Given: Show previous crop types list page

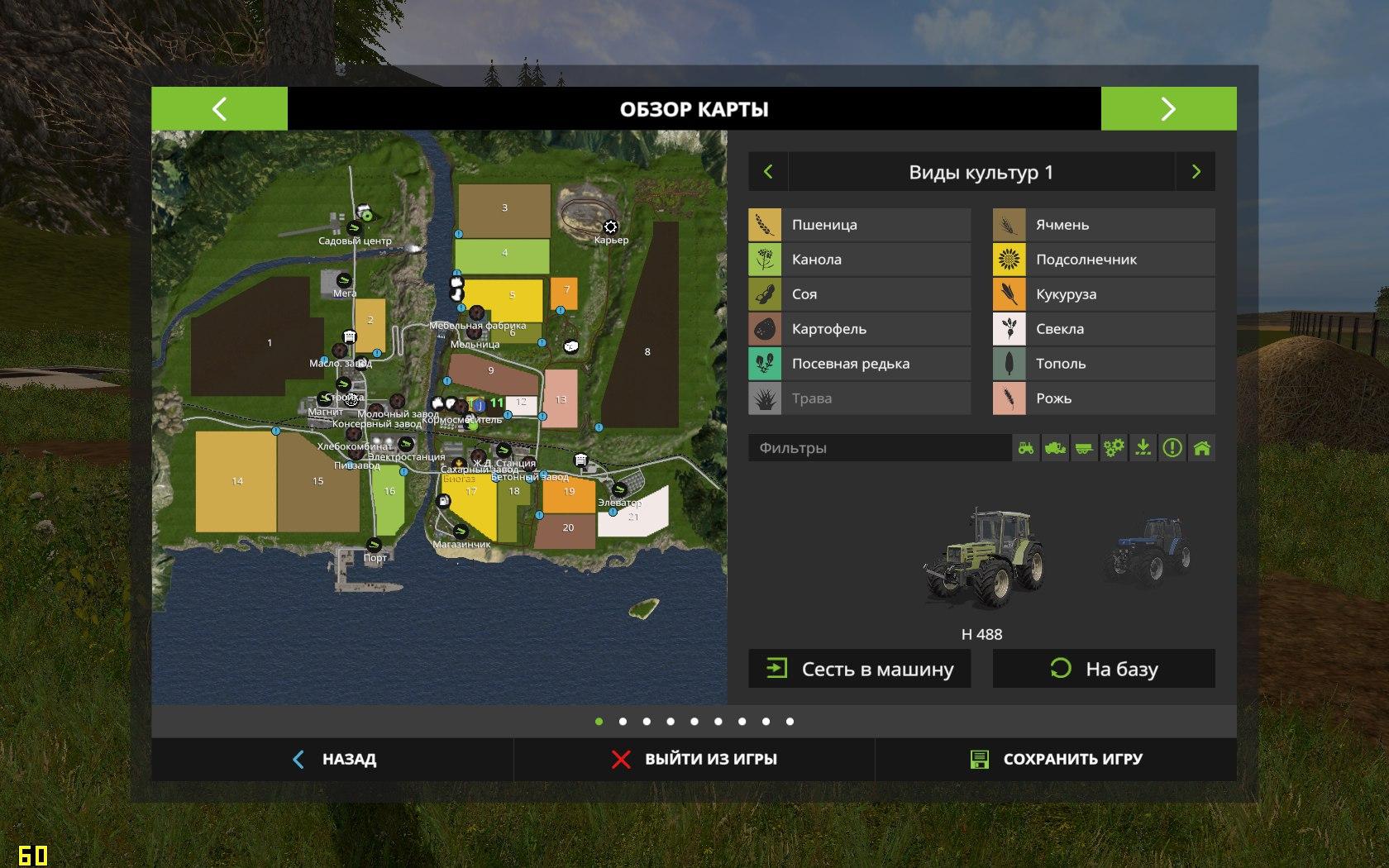Looking at the screenshot, I should (x=768, y=172).
